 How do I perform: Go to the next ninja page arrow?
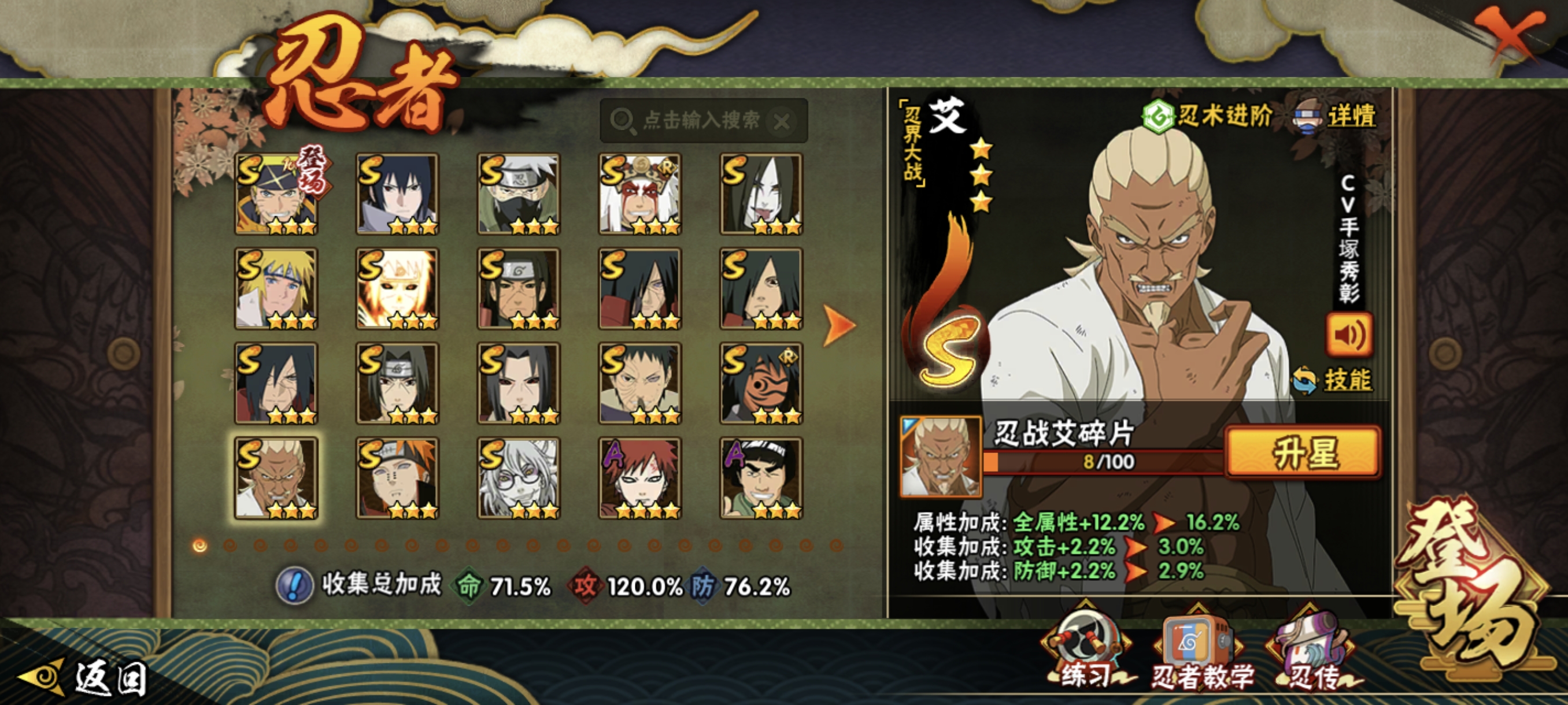(839, 325)
